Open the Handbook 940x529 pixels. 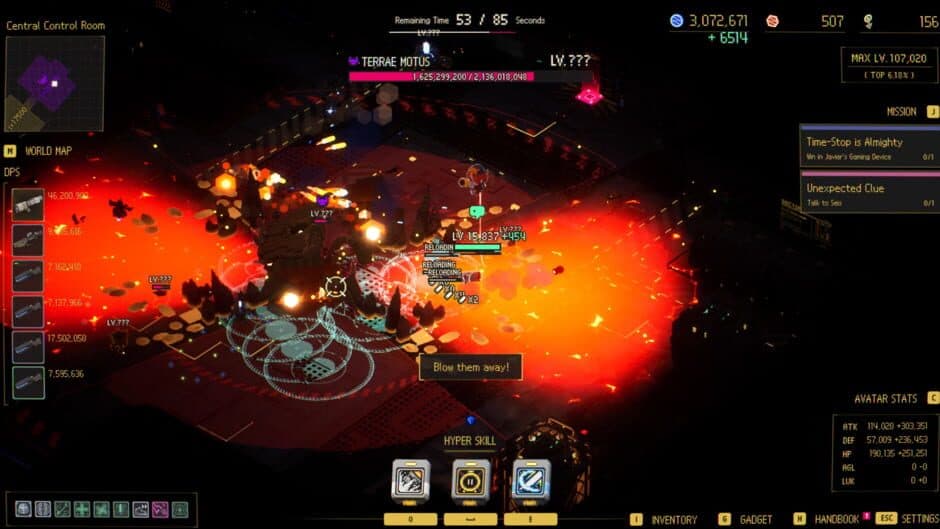click(836, 520)
